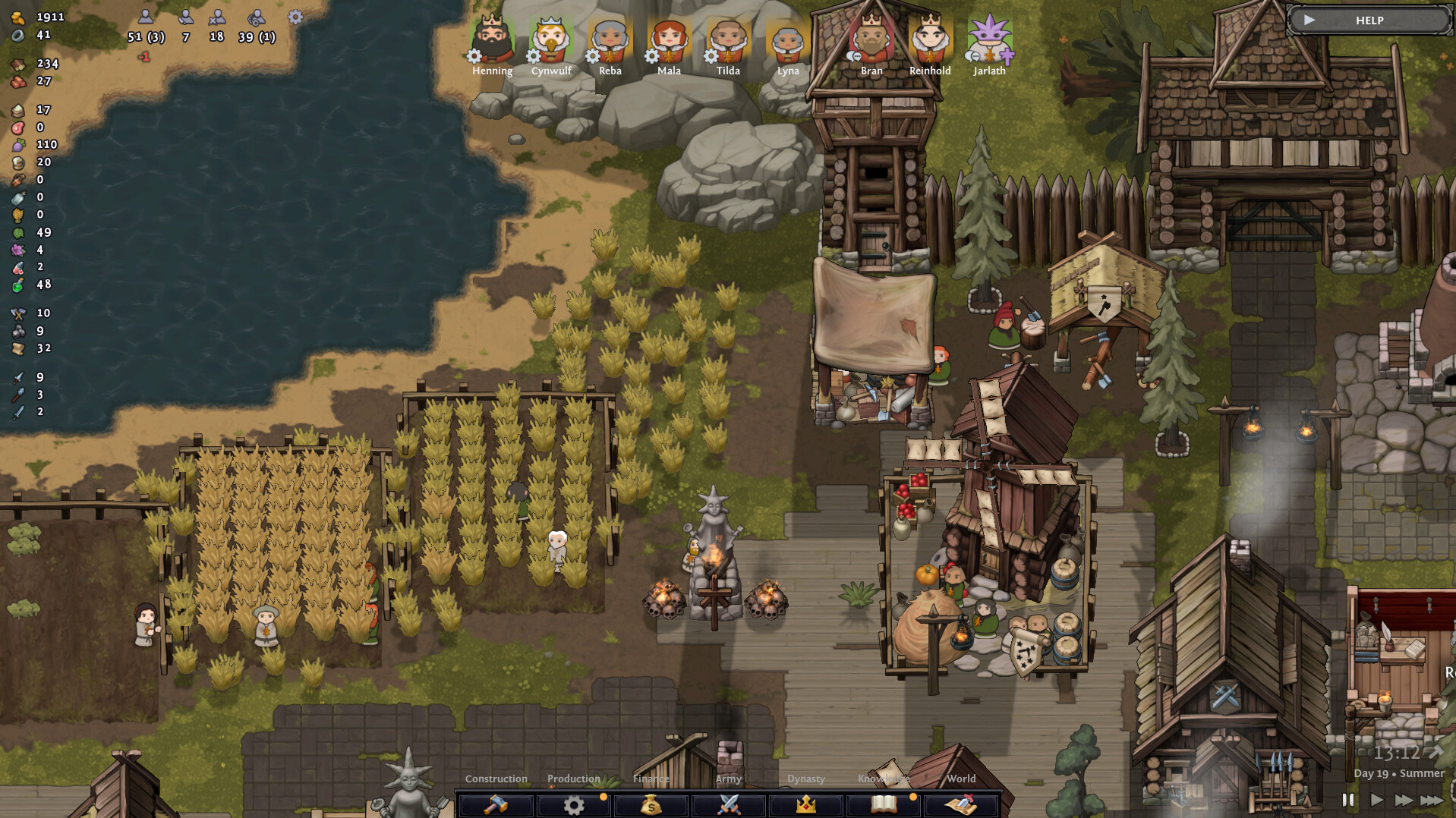Image resolution: width=1456 pixels, height=818 pixels.
Task: Open the Knowledge book icon
Action: tap(883, 806)
